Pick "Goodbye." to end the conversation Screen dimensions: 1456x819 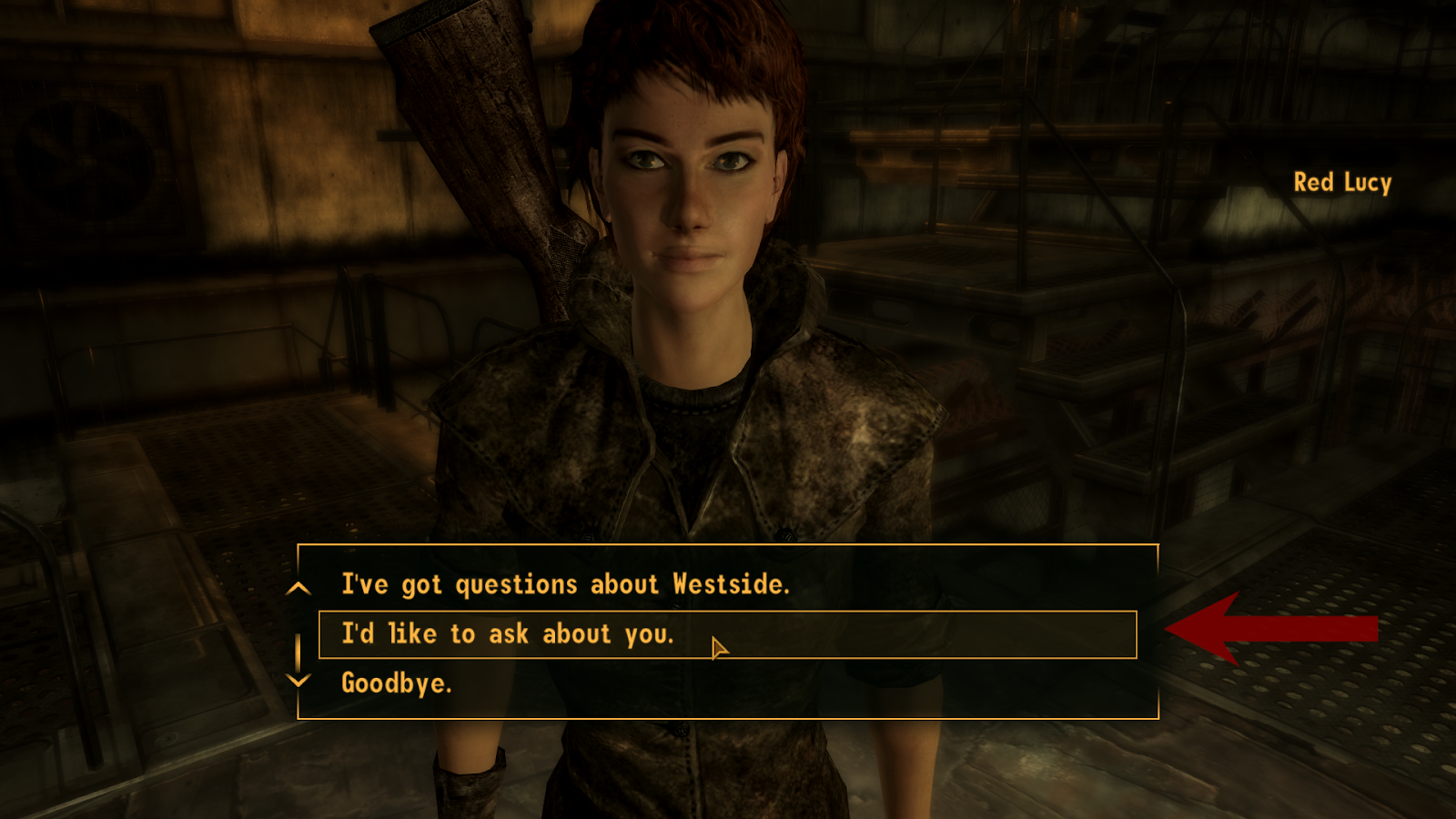(x=396, y=682)
